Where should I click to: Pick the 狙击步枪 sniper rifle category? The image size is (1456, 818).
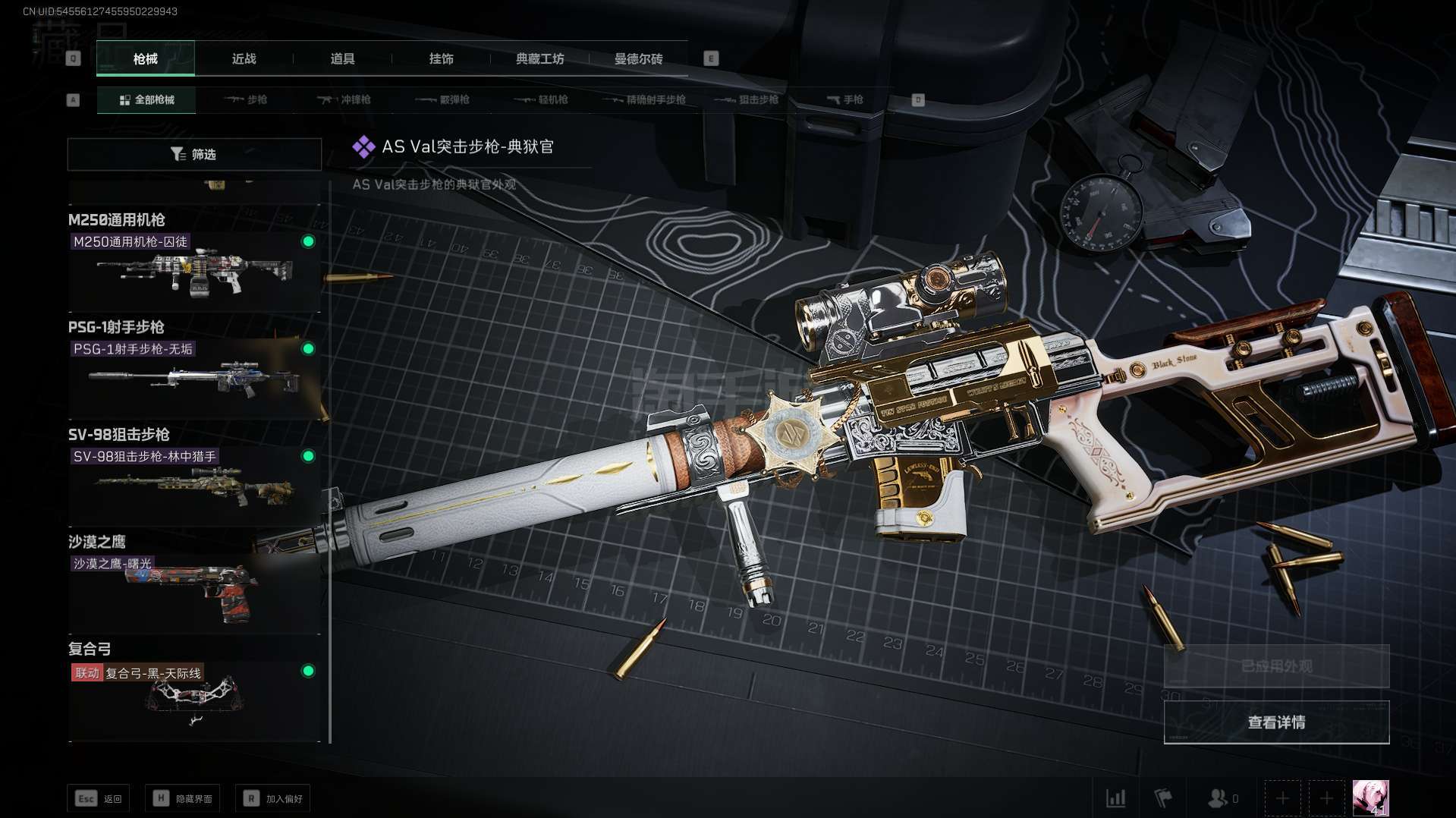point(747,100)
